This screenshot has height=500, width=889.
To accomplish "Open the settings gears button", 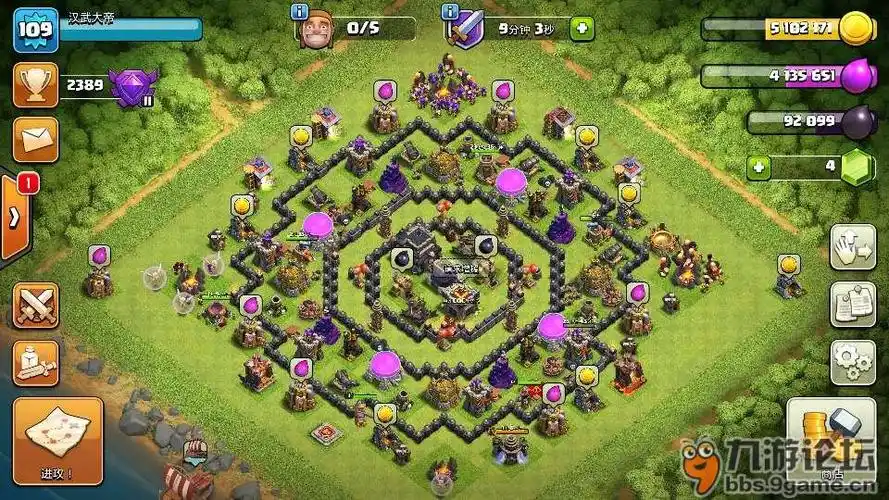I will point(852,362).
